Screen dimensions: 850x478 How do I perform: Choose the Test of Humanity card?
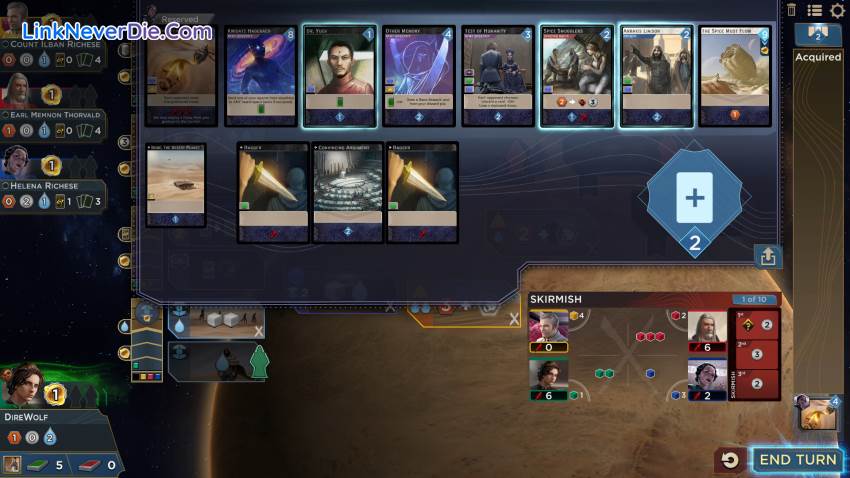pos(498,77)
